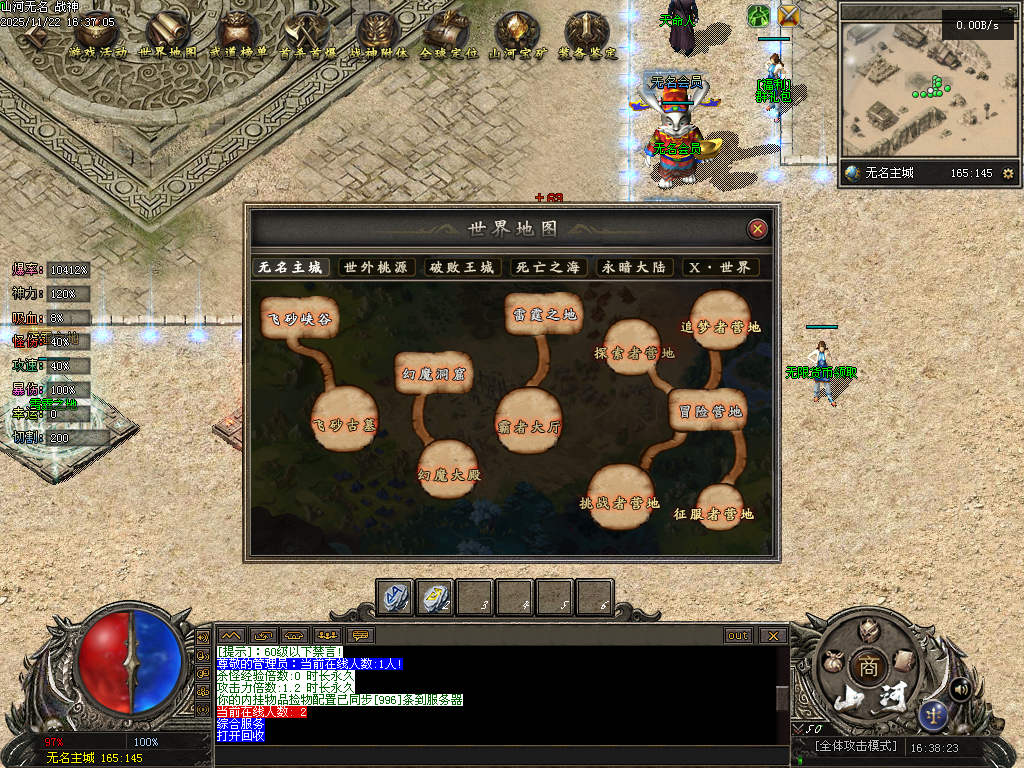Screen dimensions: 1024x768
Task: Choose the 冒险营地 map node
Action: click(x=709, y=411)
